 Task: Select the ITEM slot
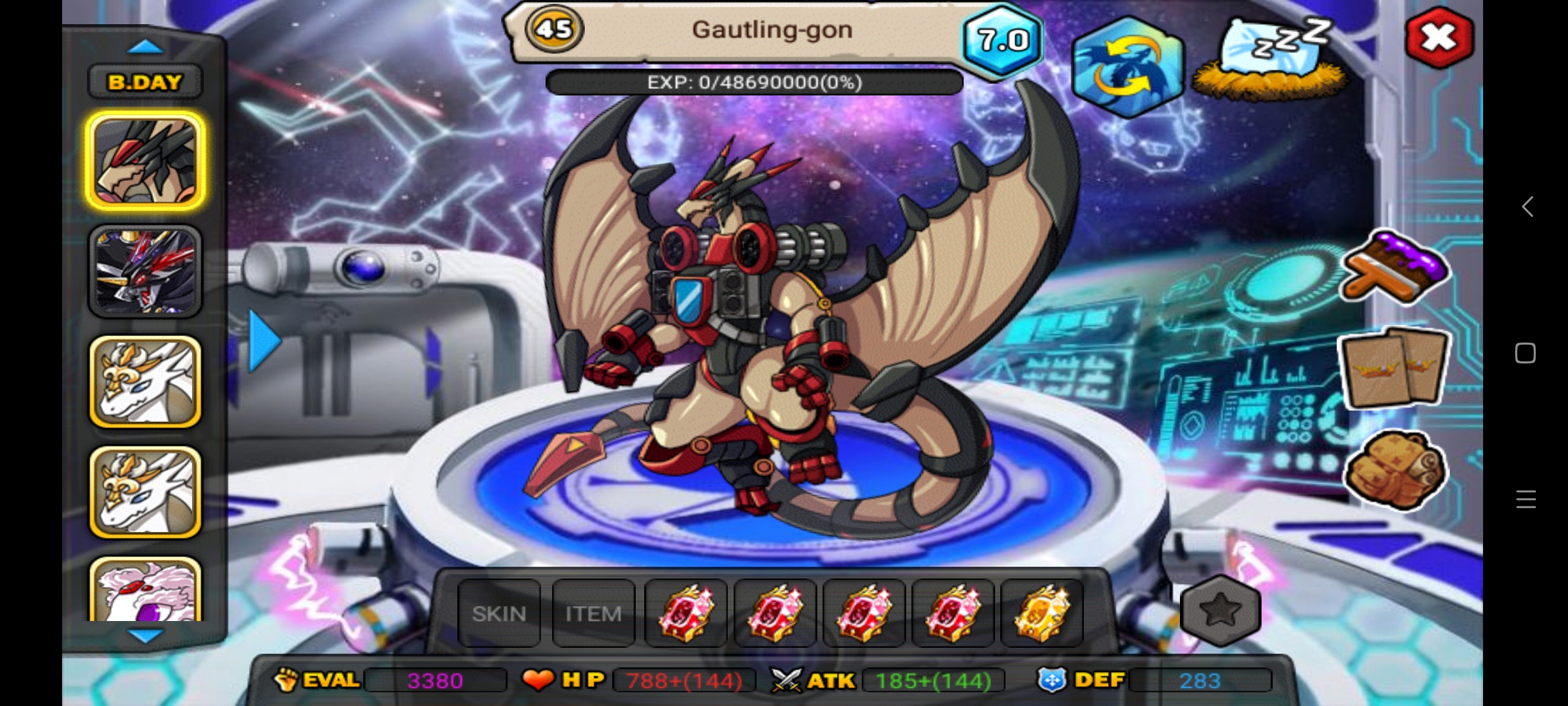[593, 614]
